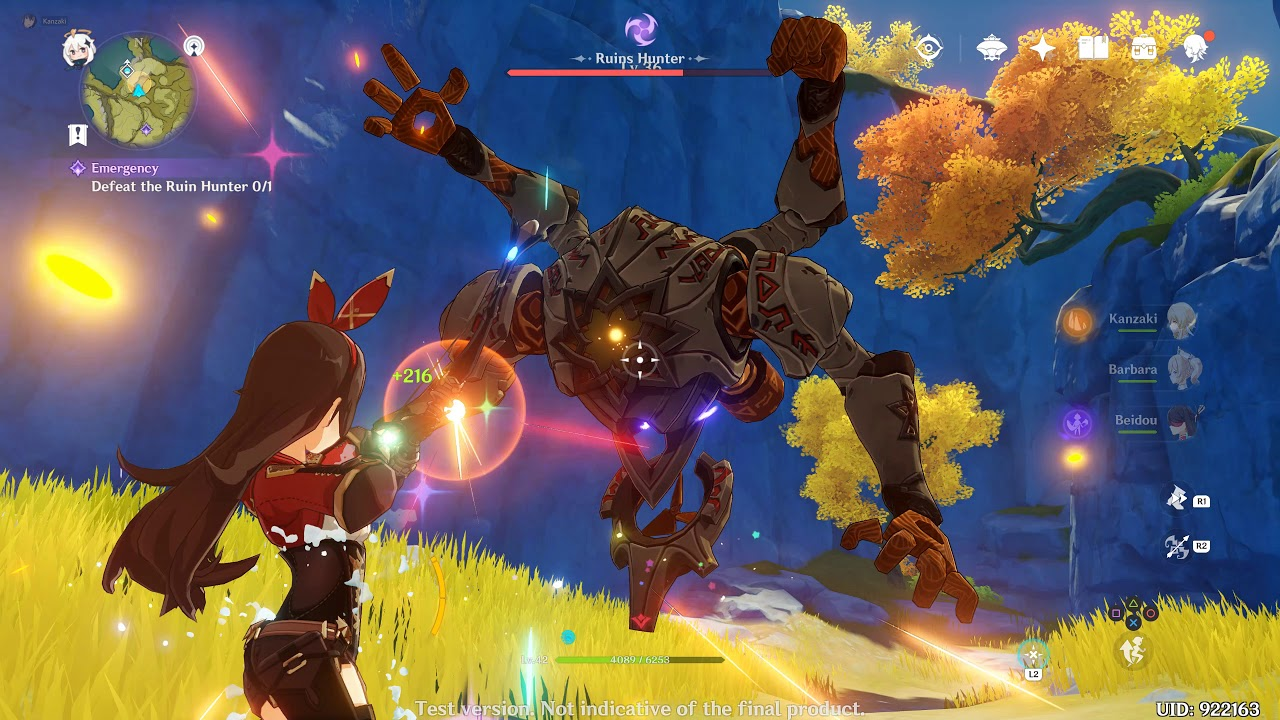Open the adventurer handbook book icon

(1093, 48)
